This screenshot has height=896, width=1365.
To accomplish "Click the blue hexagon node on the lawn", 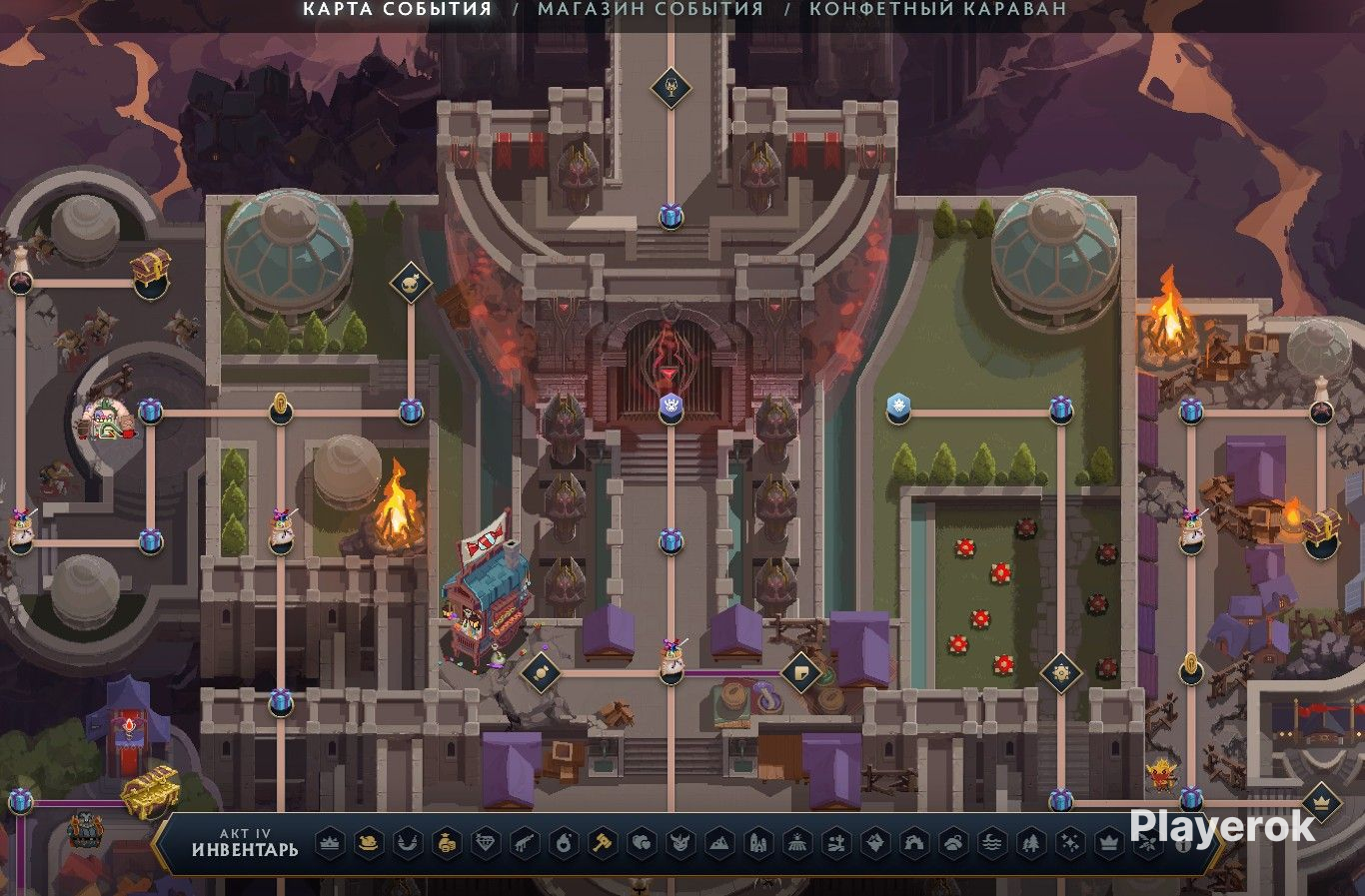I will point(897,406).
